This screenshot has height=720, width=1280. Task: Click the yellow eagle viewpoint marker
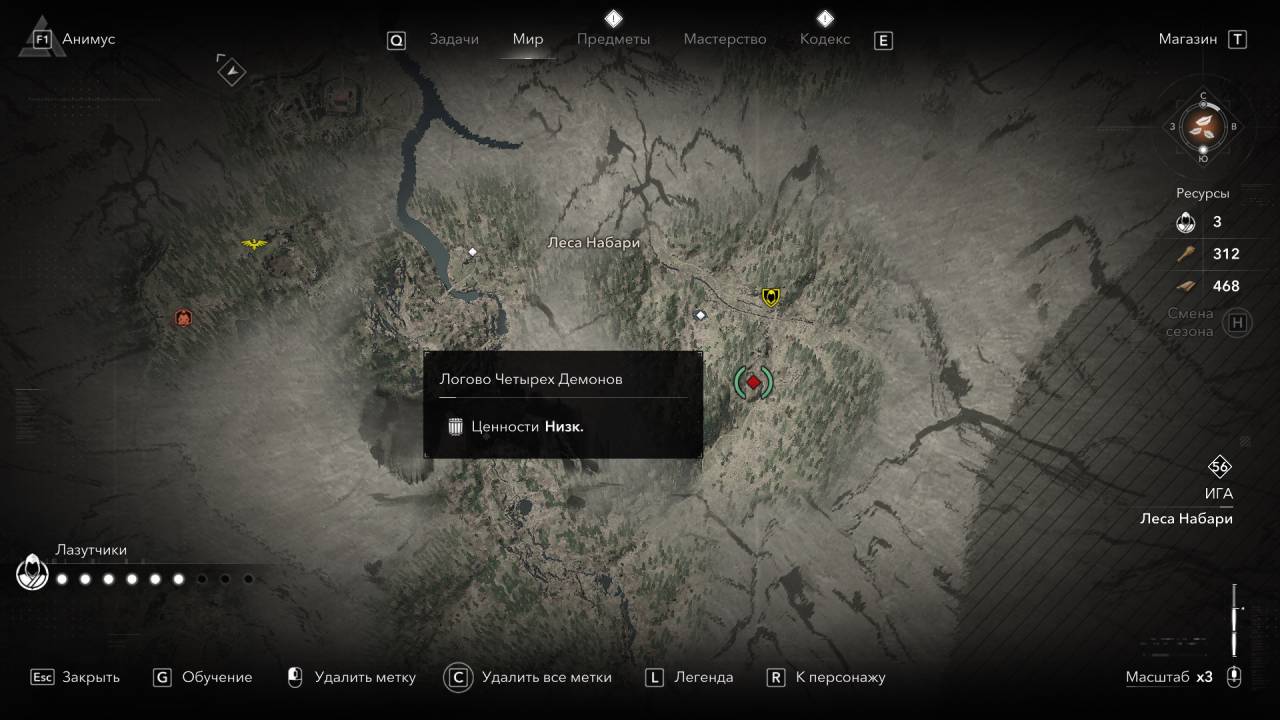255,243
